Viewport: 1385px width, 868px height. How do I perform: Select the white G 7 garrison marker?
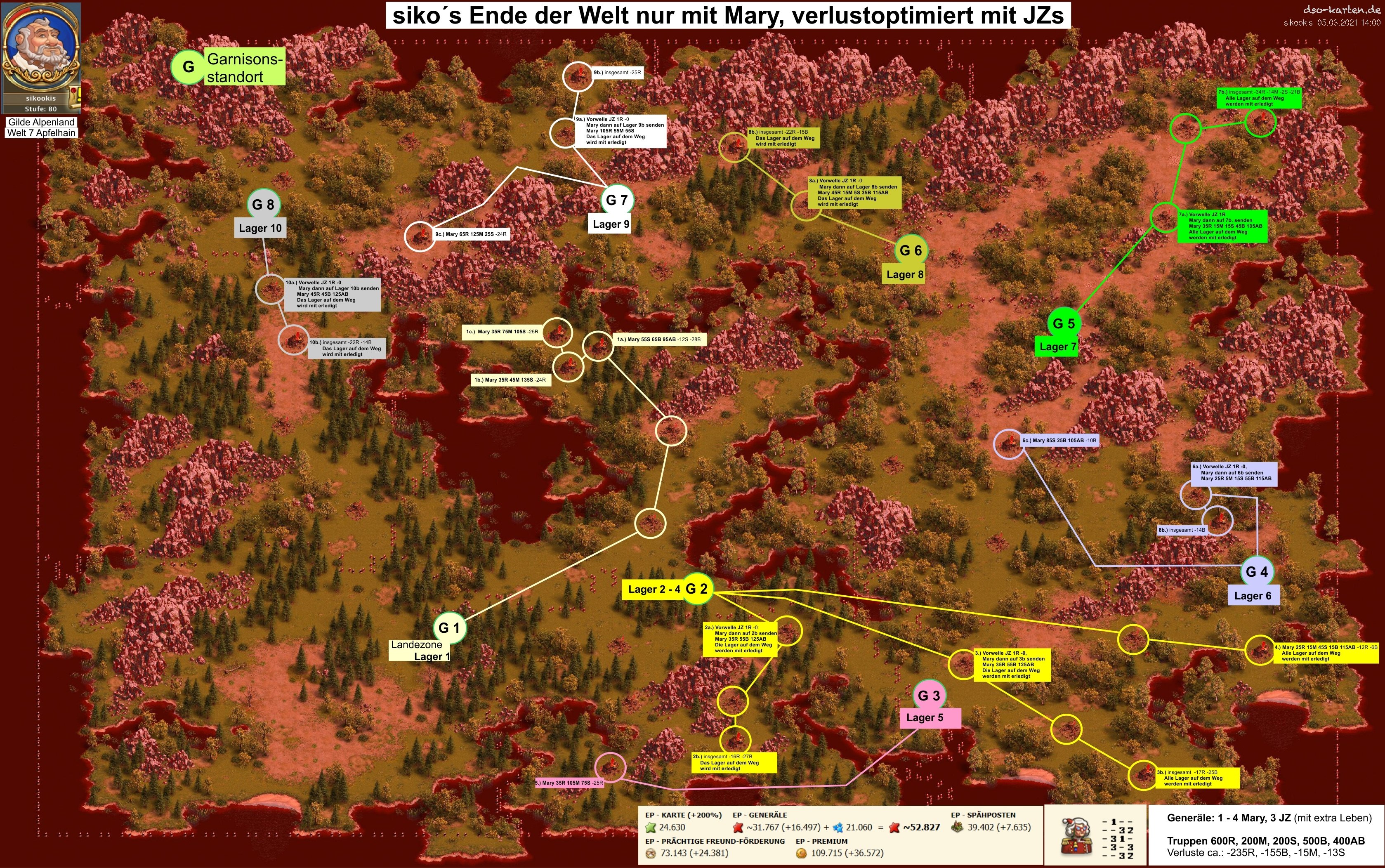tap(617, 200)
